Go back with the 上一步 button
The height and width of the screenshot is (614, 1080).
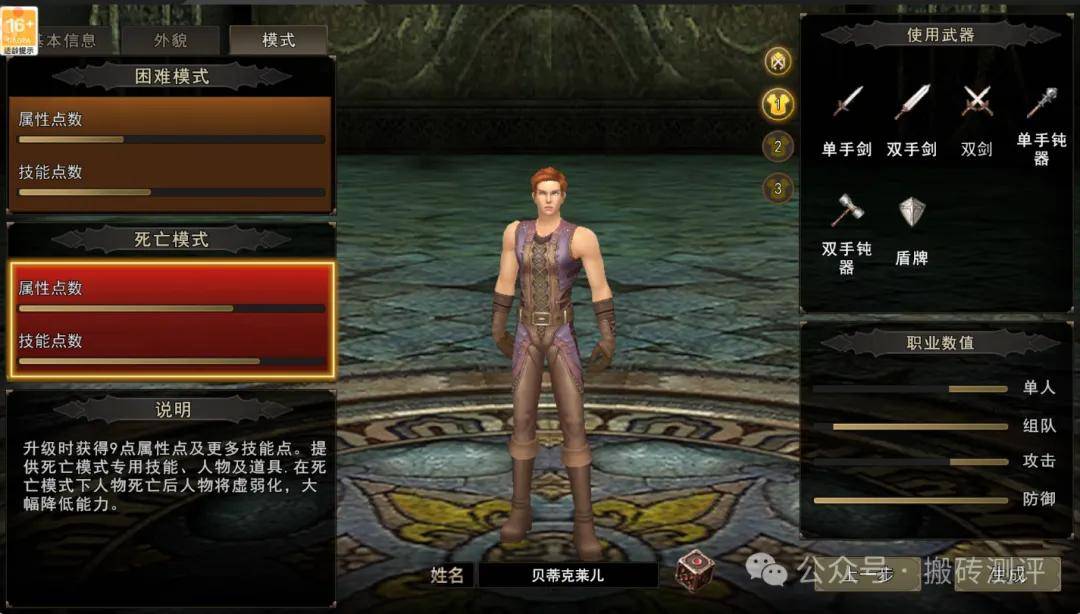[x=866, y=574]
